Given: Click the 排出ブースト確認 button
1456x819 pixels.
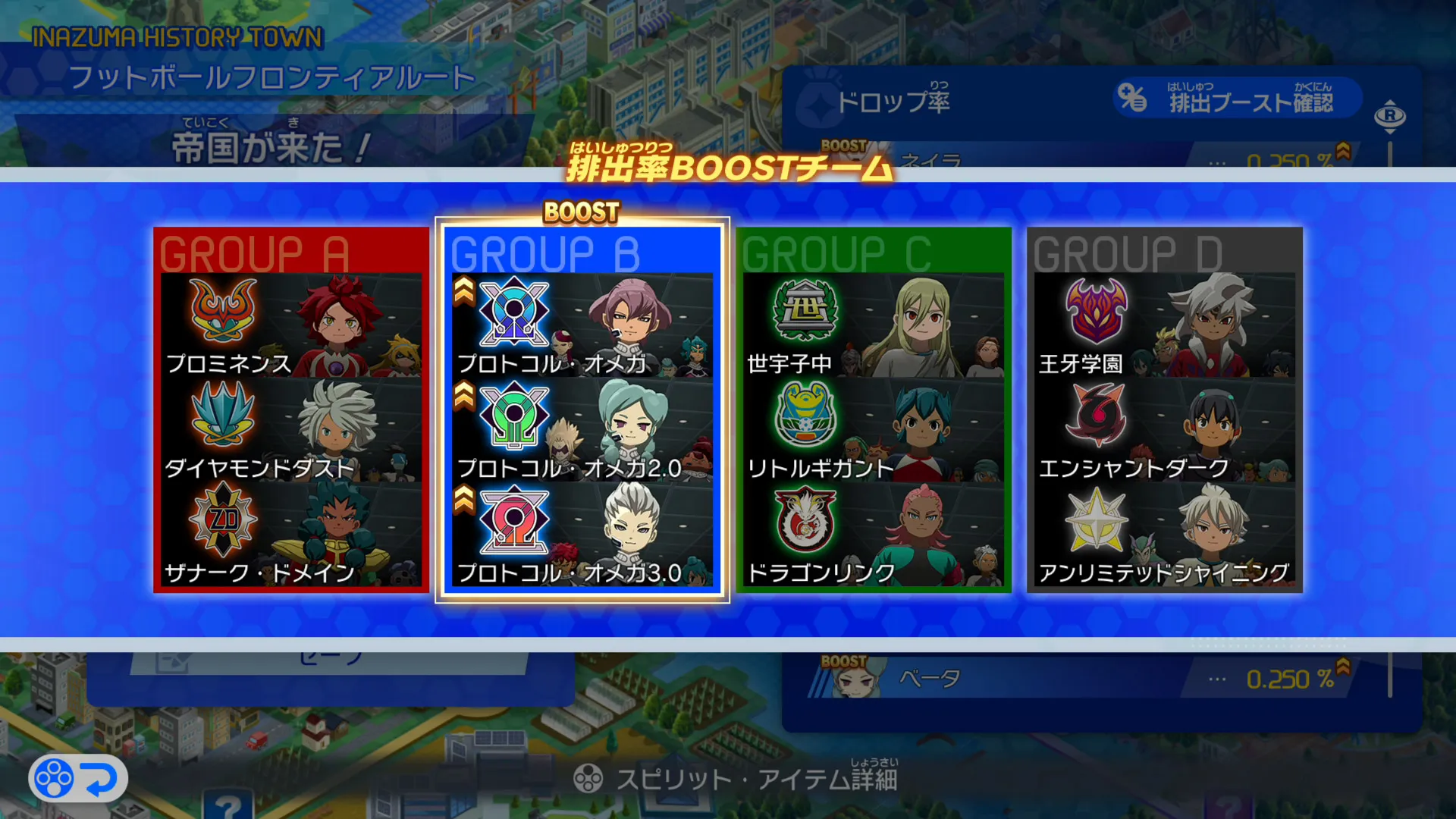Looking at the screenshot, I should click(1238, 98).
